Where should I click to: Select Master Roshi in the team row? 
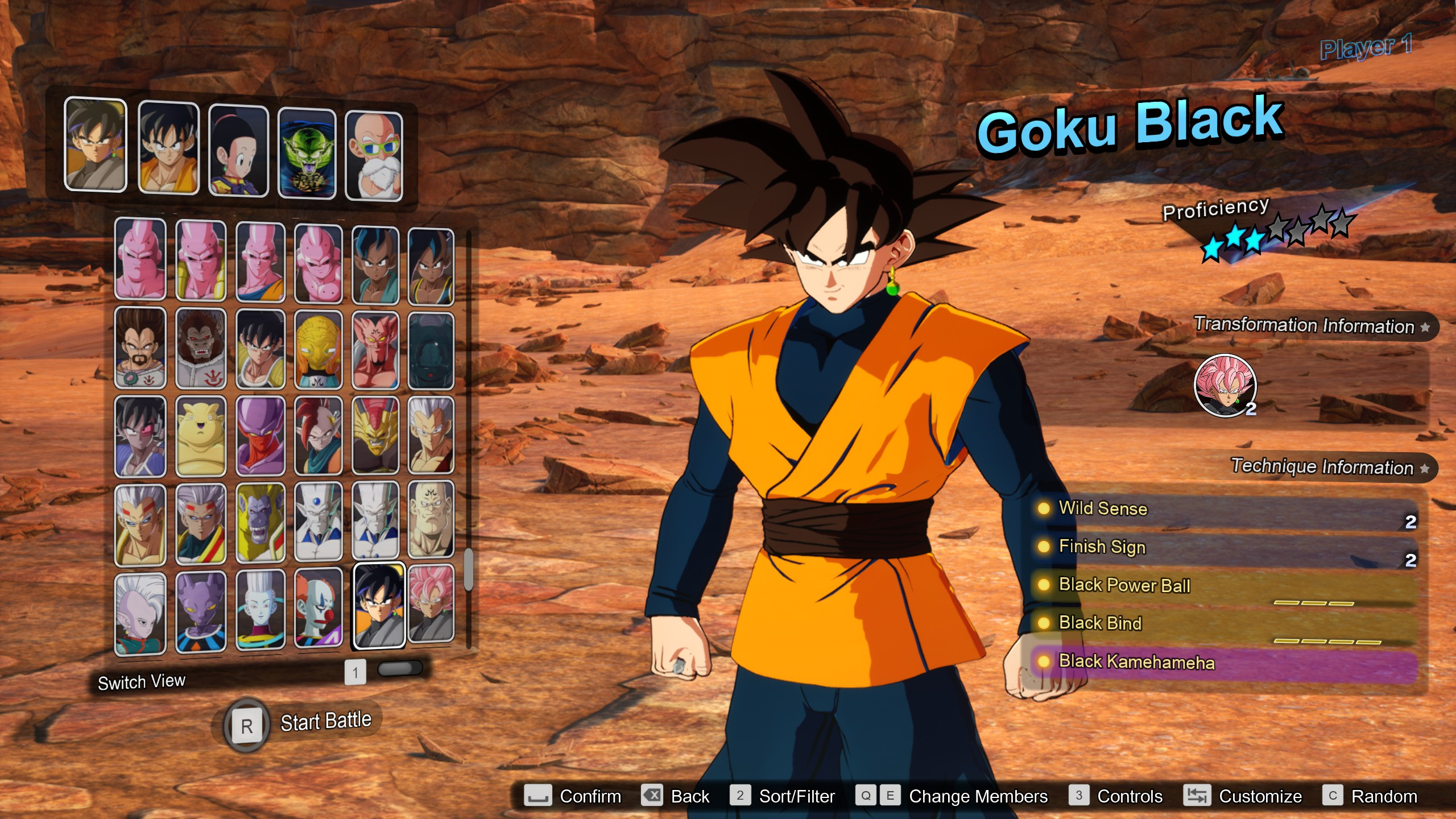click(x=374, y=156)
